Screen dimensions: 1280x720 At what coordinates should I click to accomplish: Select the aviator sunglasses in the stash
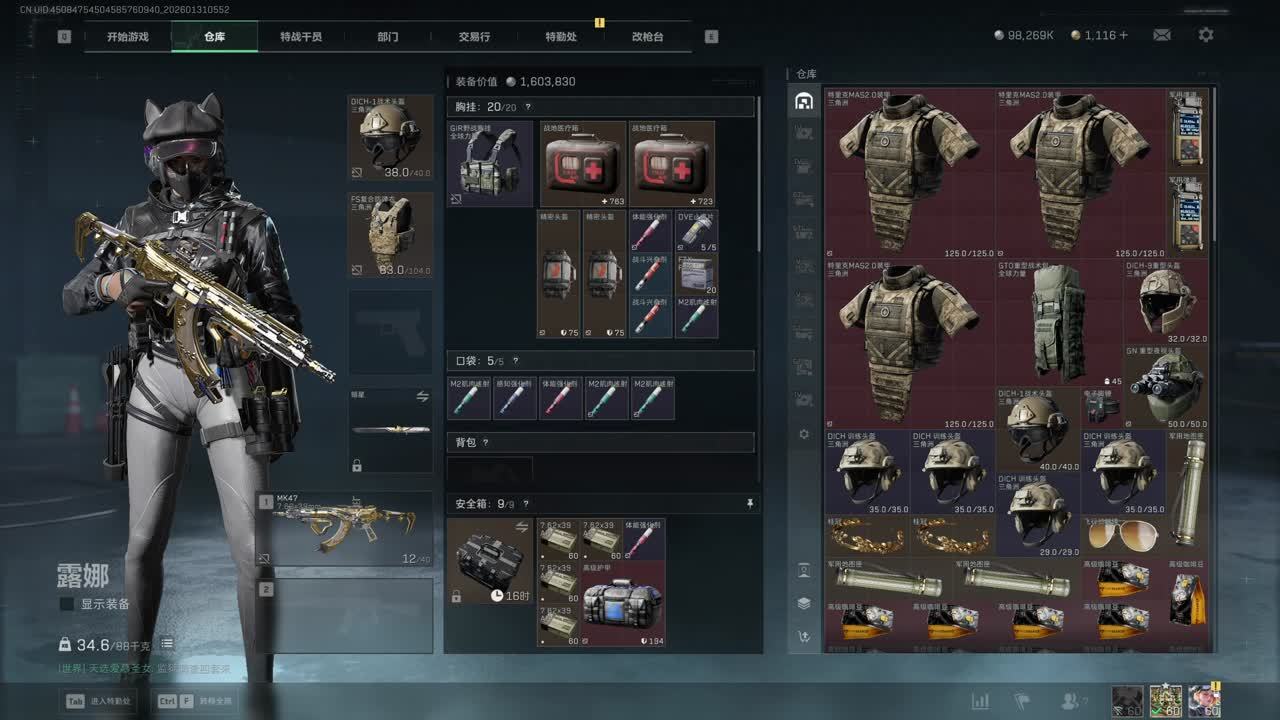click(x=1122, y=535)
